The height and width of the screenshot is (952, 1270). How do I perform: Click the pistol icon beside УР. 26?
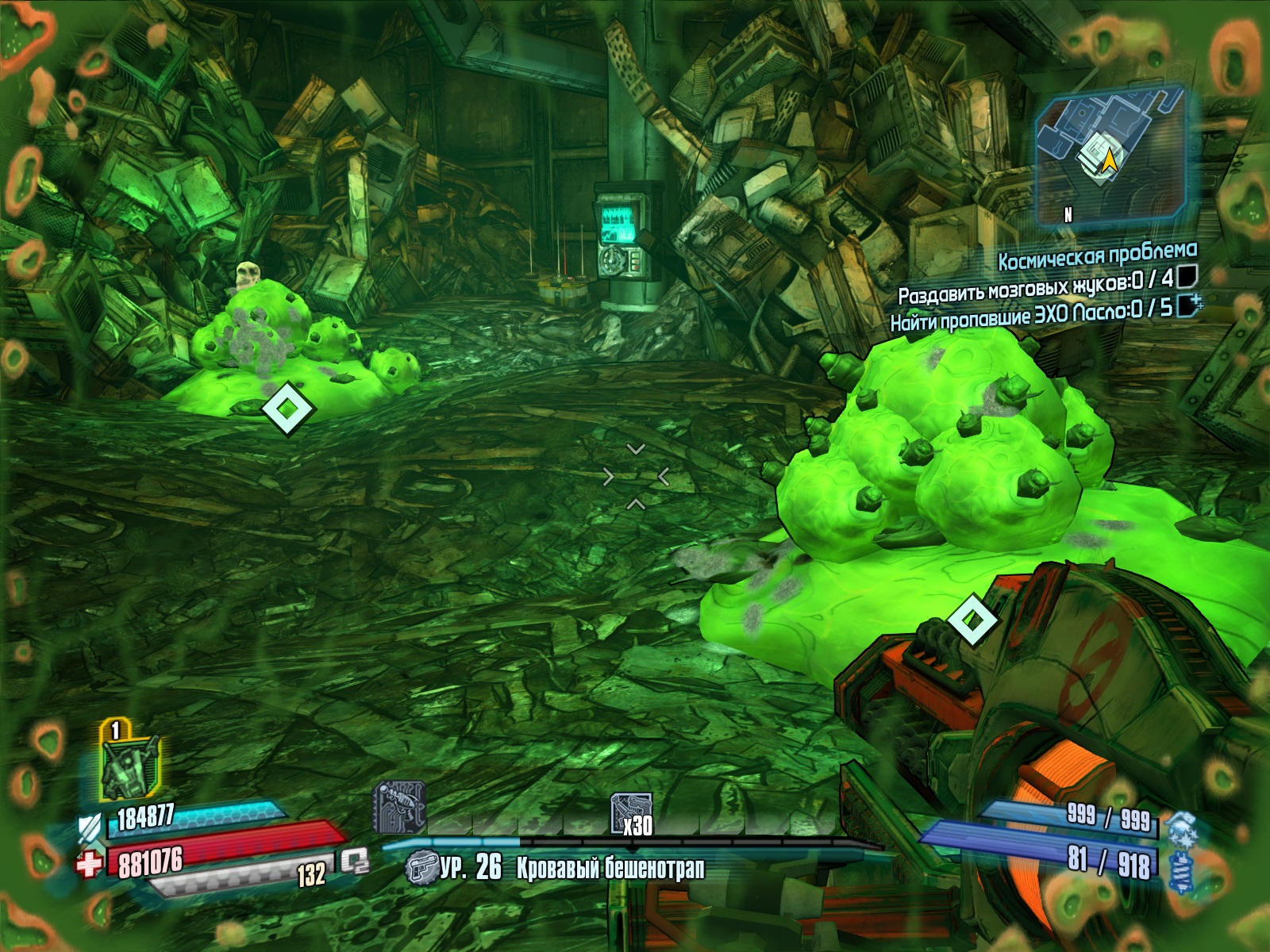[x=421, y=868]
